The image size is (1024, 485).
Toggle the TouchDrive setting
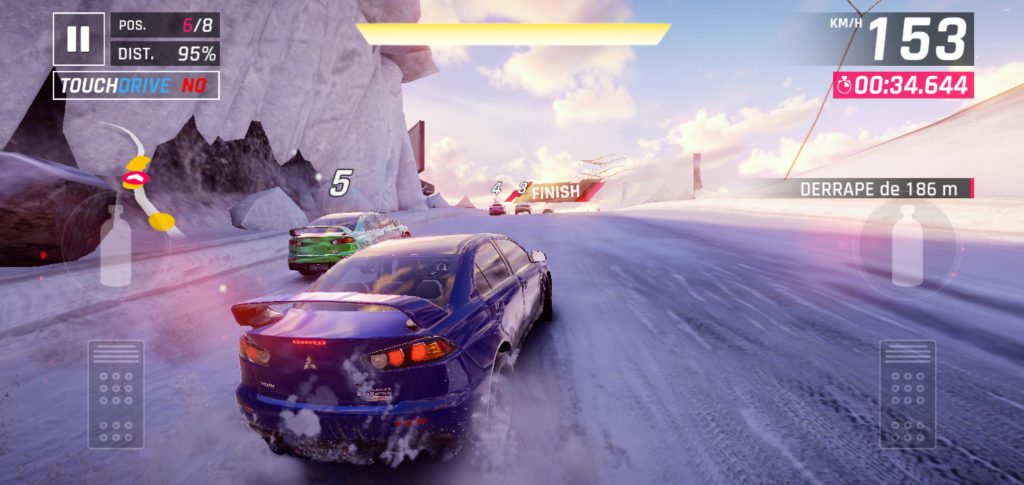[x=136, y=86]
